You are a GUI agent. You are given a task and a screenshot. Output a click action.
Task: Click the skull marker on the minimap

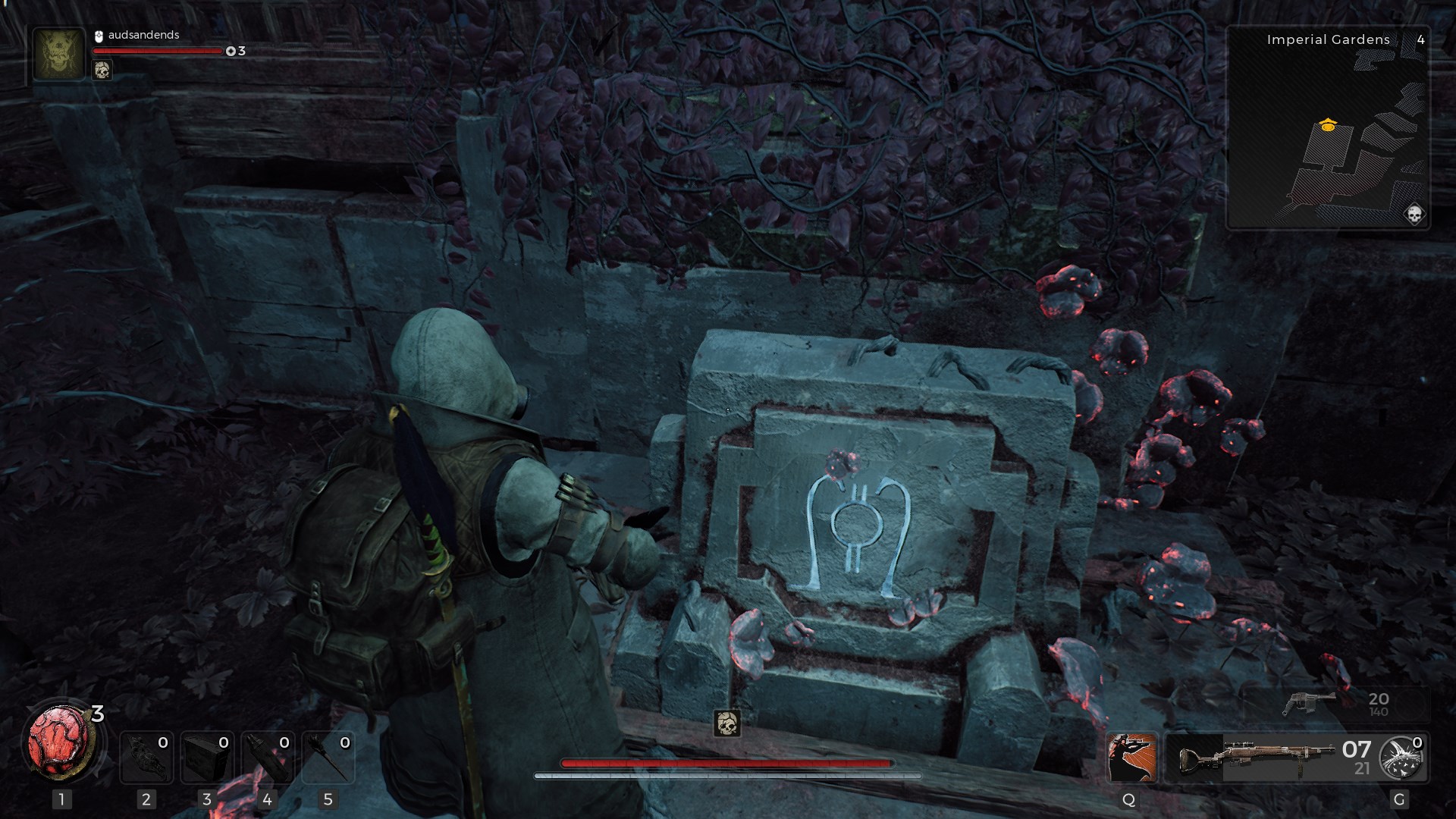click(1414, 215)
